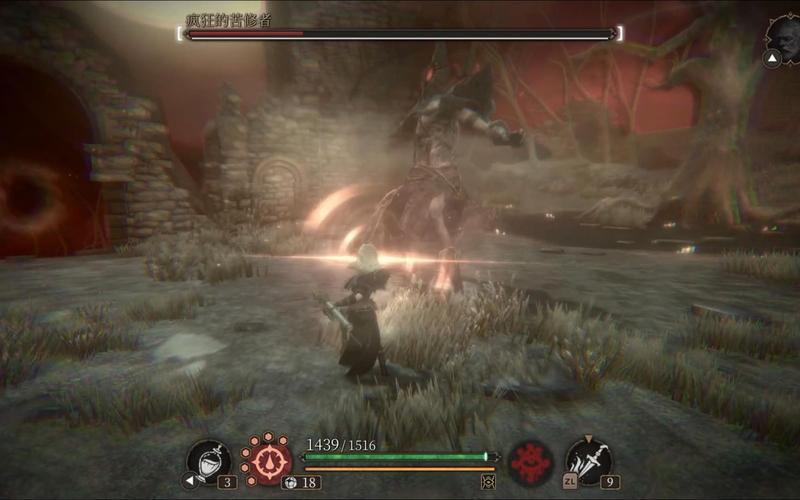Use the throwing daggers item slot

pos(589,460)
